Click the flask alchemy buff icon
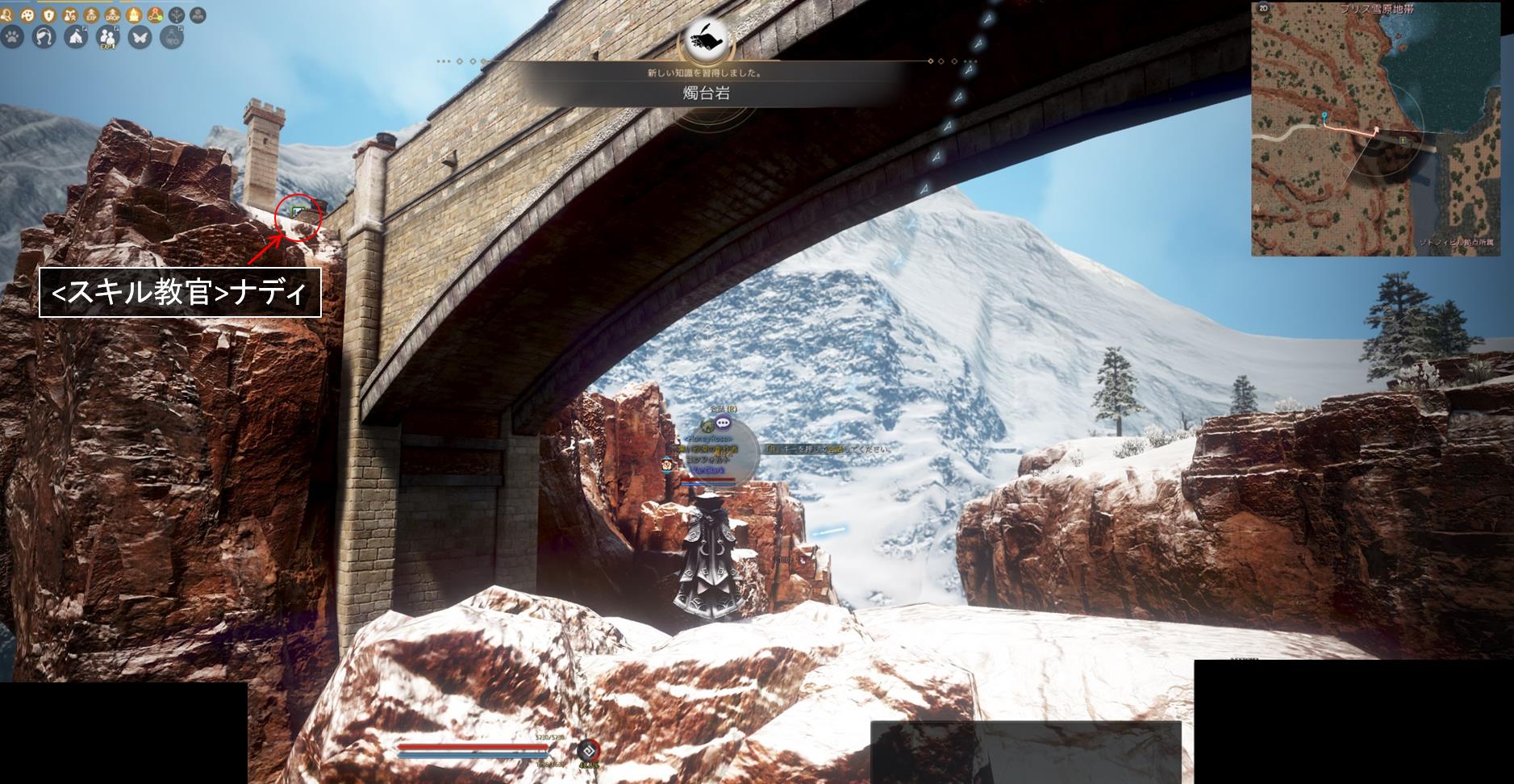This screenshot has width=1514, height=784. (69, 15)
